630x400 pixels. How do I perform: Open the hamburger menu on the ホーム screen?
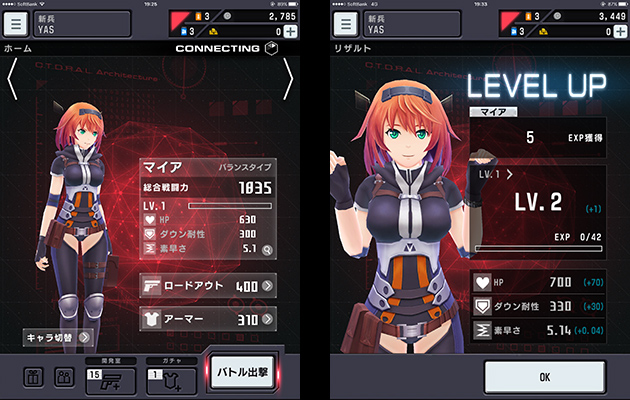[x=18, y=23]
